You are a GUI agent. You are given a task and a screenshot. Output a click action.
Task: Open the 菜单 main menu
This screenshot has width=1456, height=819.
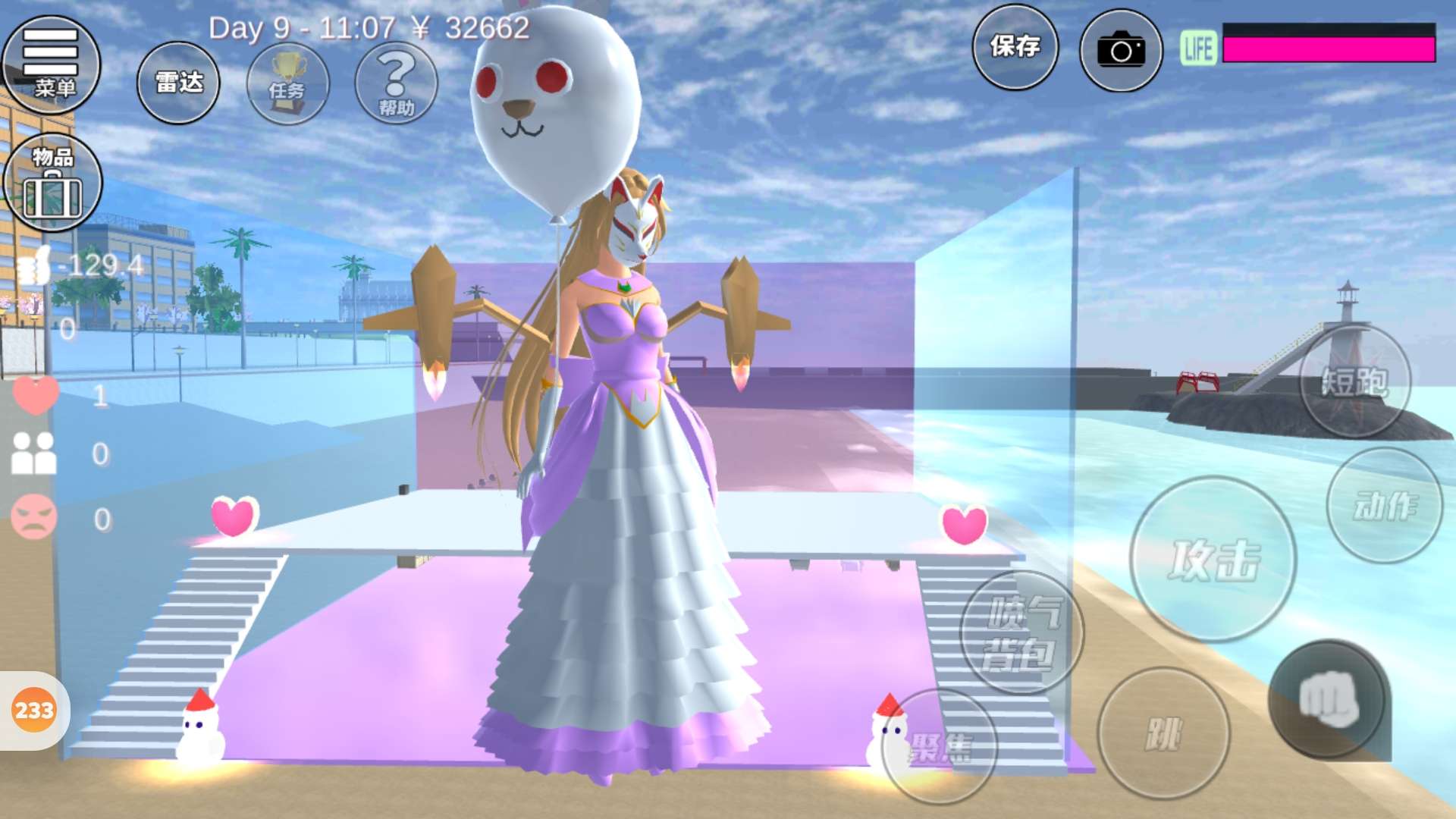[51, 64]
